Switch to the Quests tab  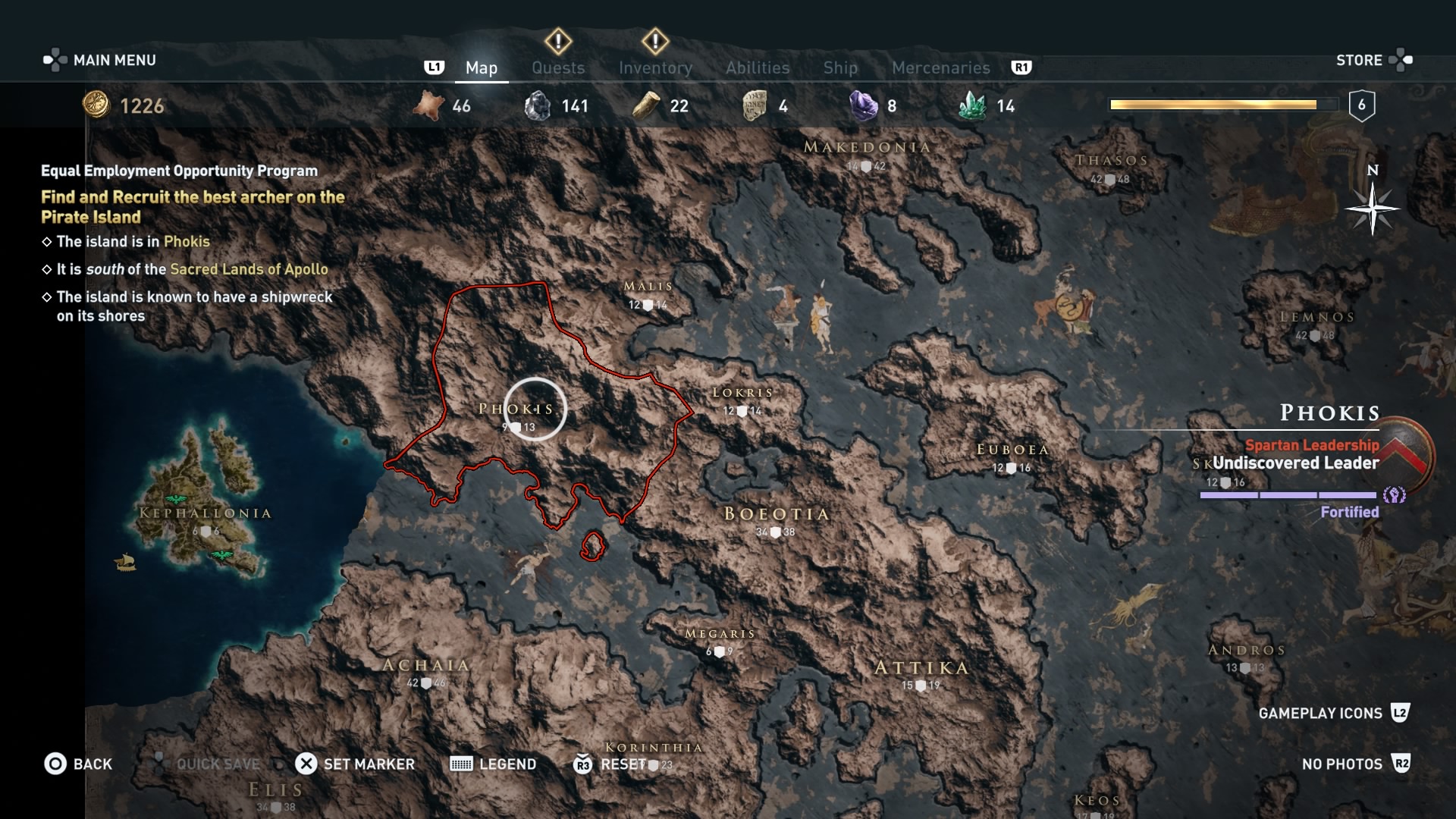[558, 67]
